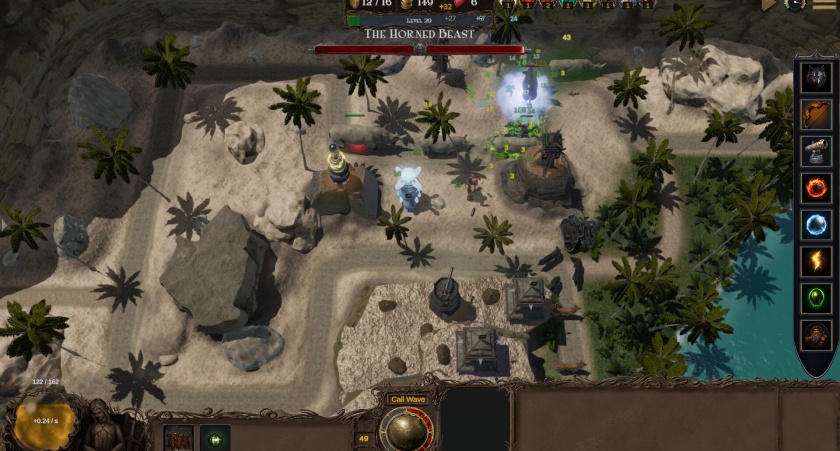Select the wolf head icon in the side panel
This screenshot has height=451, width=840.
click(x=816, y=77)
